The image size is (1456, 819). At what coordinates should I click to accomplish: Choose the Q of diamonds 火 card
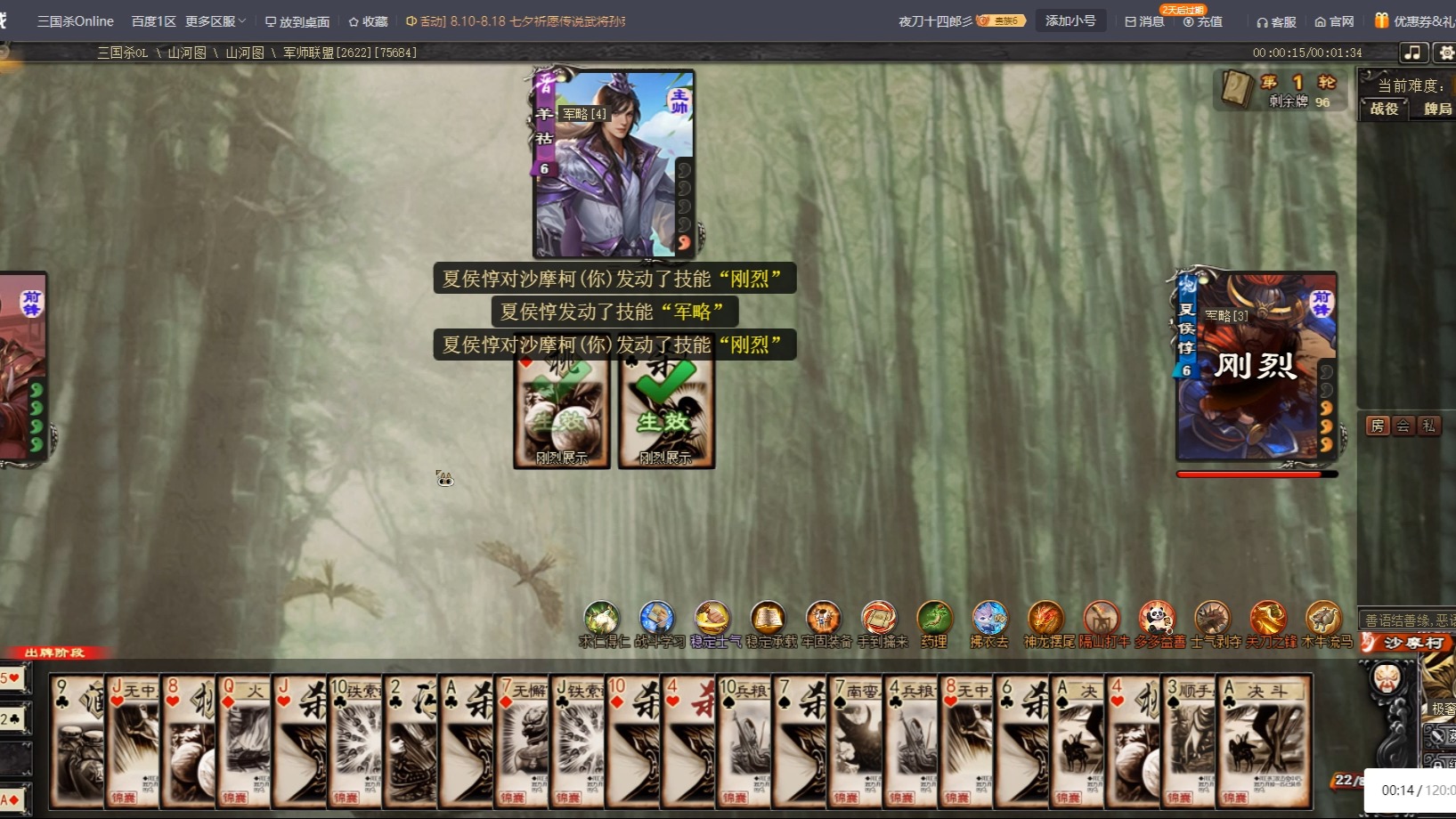click(x=243, y=741)
